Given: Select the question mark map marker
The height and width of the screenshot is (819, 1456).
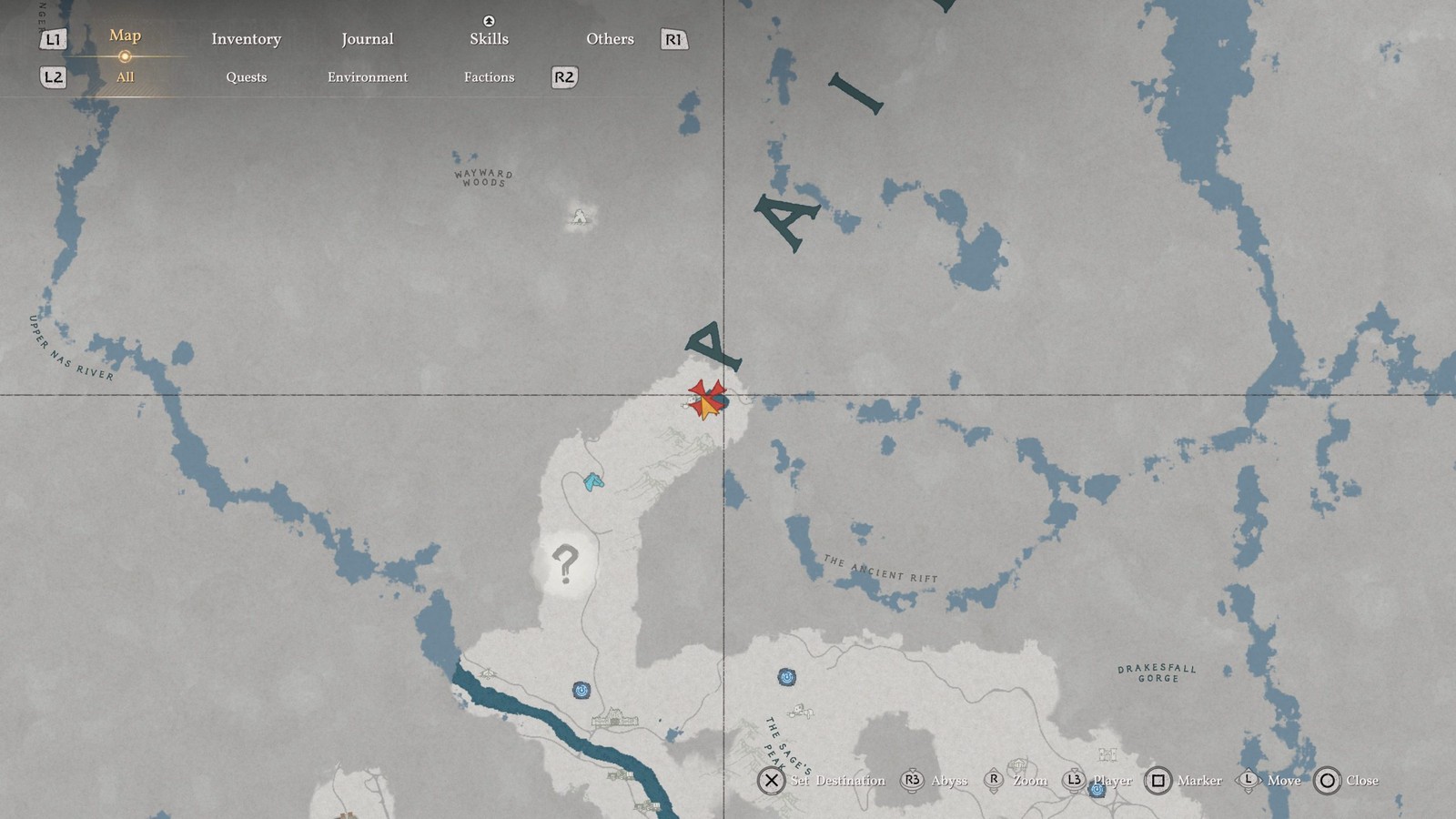Looking at the screenshot, I should (x=565, y=564).
